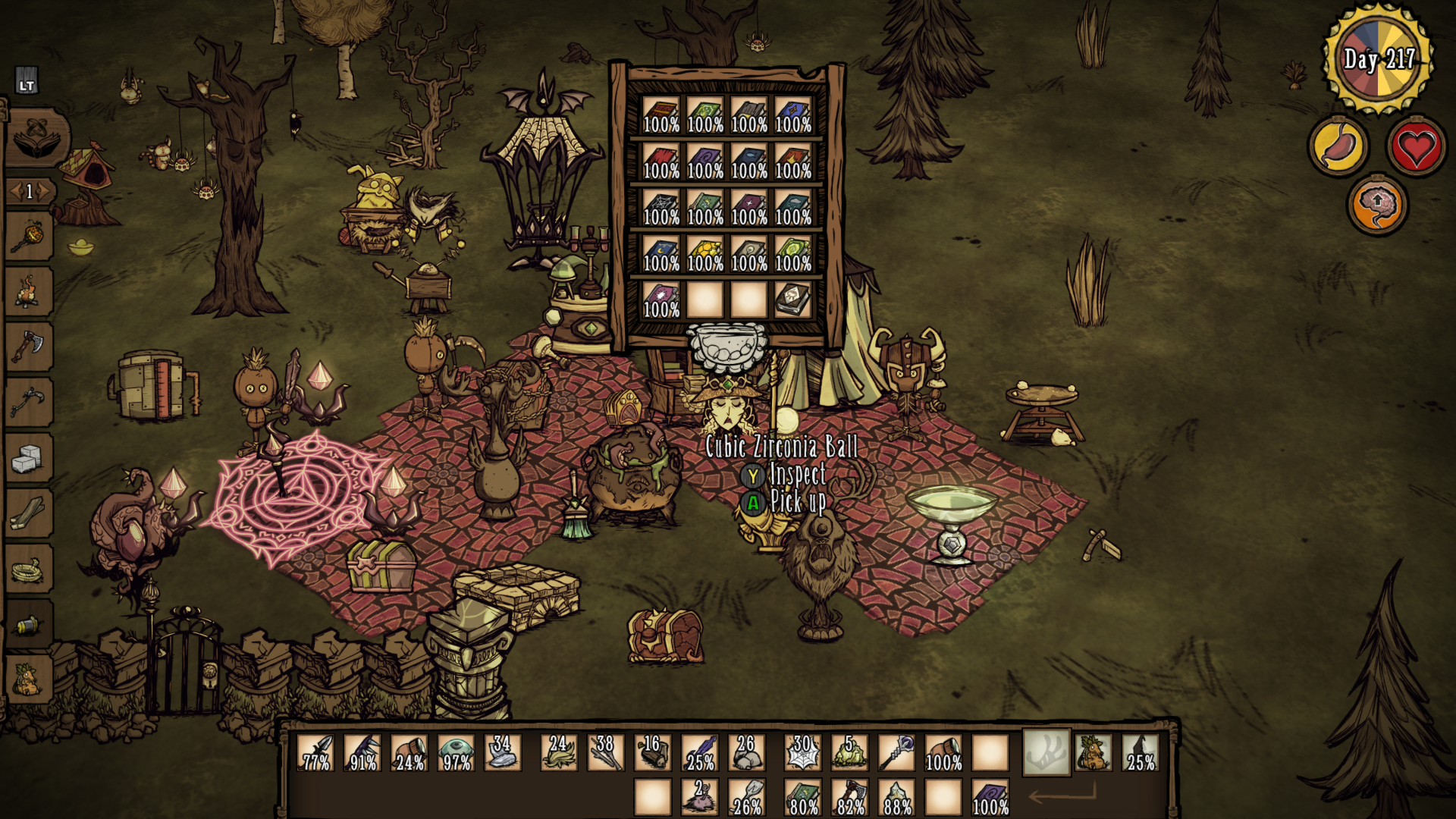1456x819 pixels.
Task: Pick the rocks stack of 26
Action: point(746,752)
